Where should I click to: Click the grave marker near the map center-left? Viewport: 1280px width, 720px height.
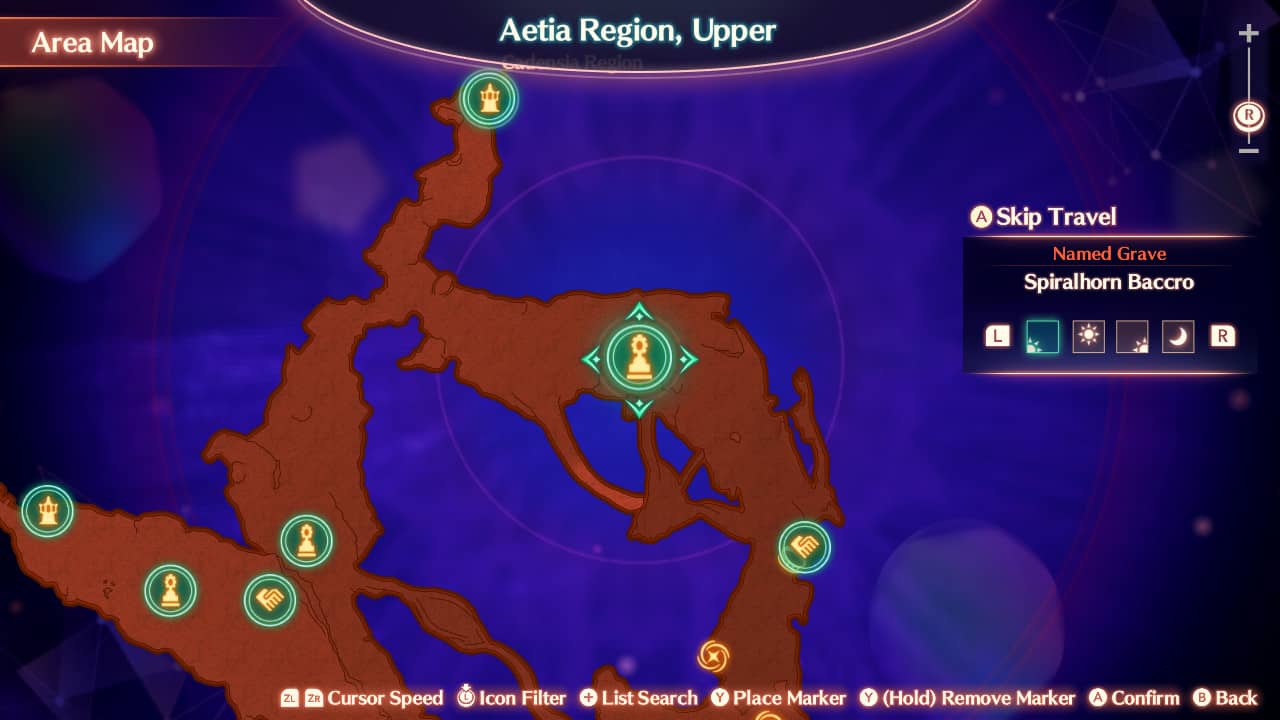coord(306,540)
